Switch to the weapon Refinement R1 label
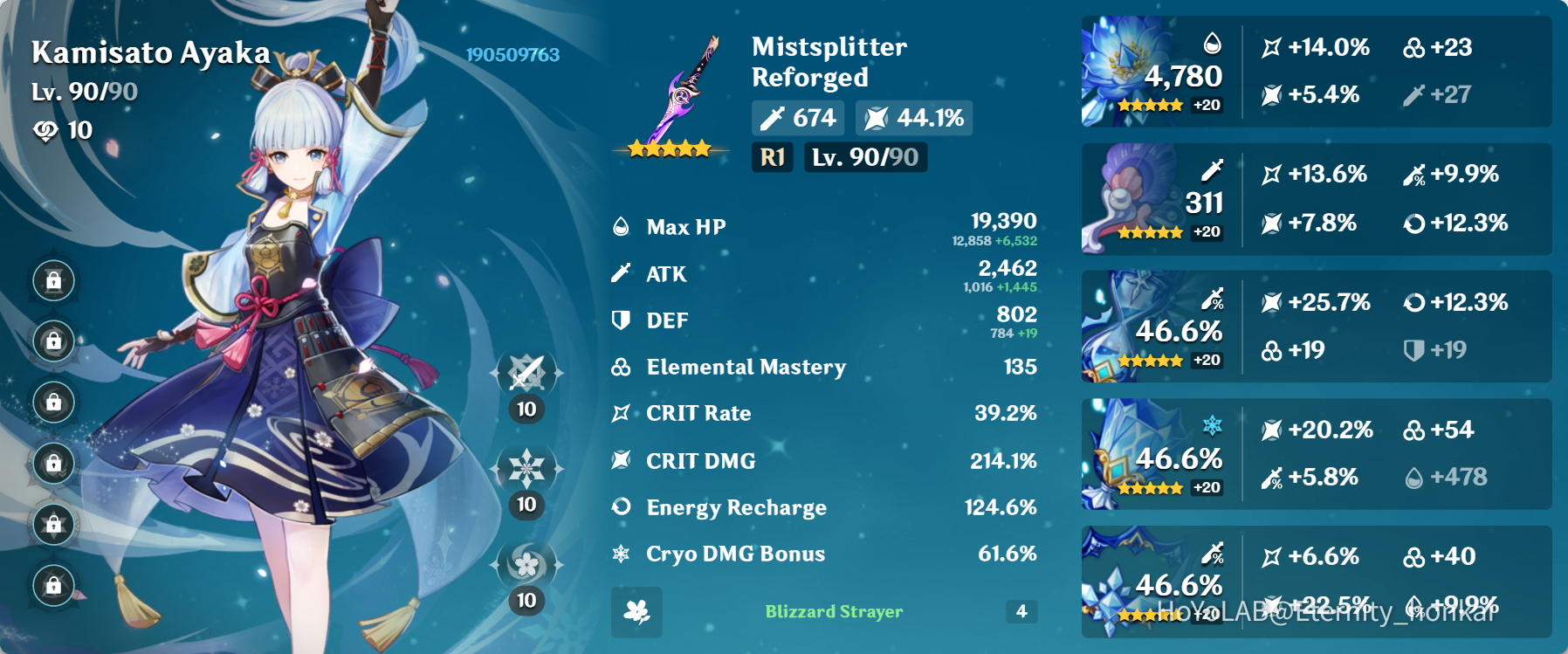1568x654 pixels. (772, 158)
